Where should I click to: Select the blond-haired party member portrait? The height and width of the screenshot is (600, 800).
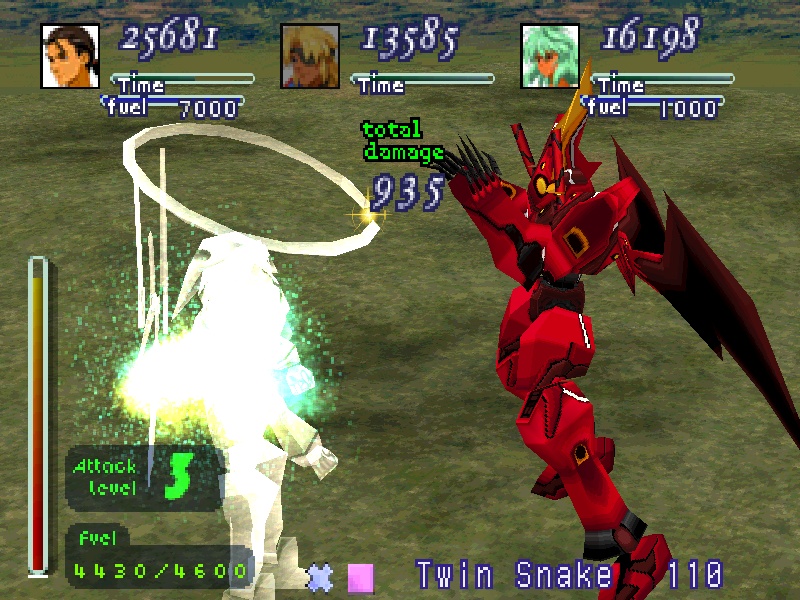[x=309, y=55]
